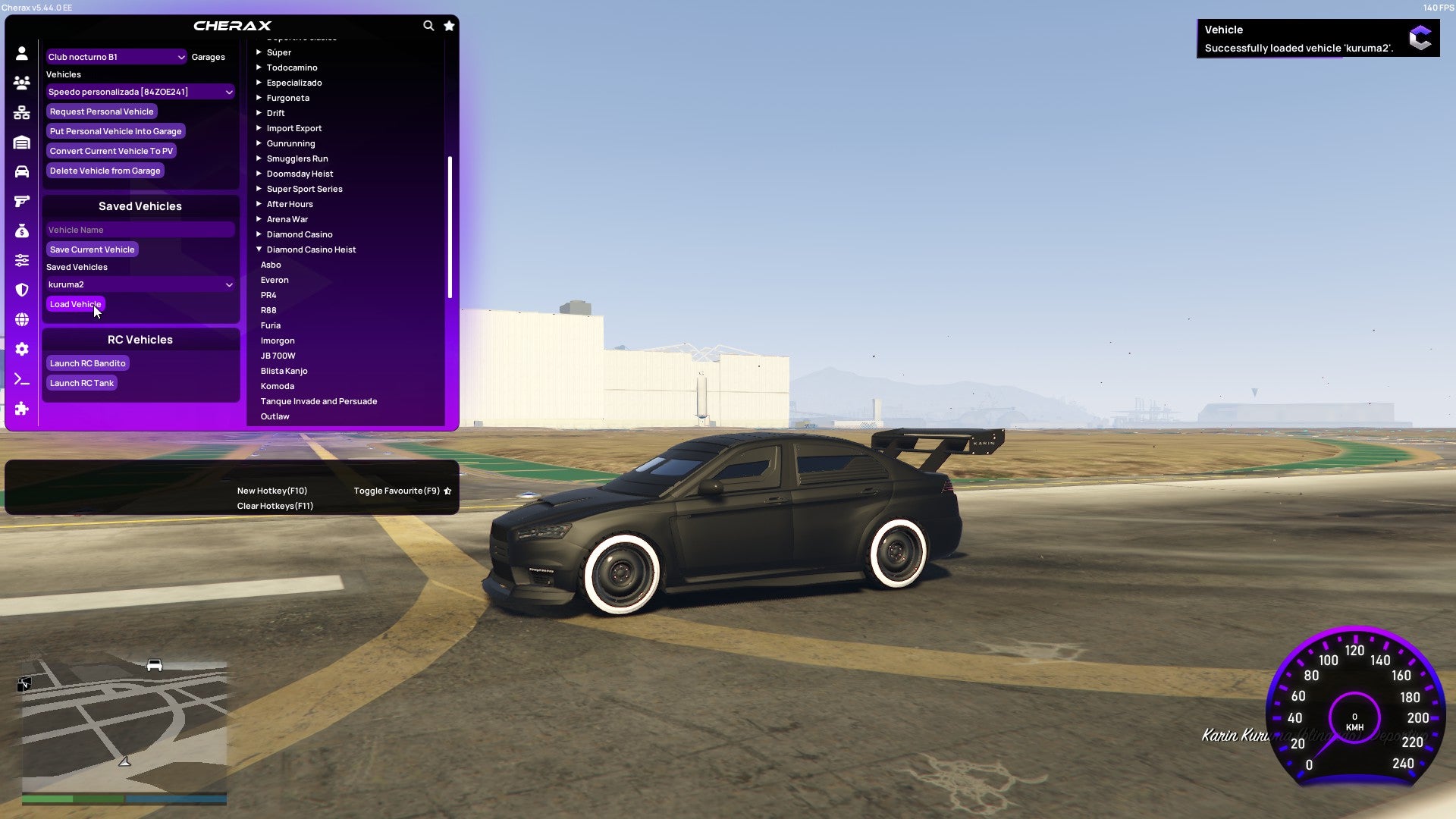Open the terminal console icon
Image resolution: width=1456 pixels, height=819 pixels.
(x=21, y=379)
